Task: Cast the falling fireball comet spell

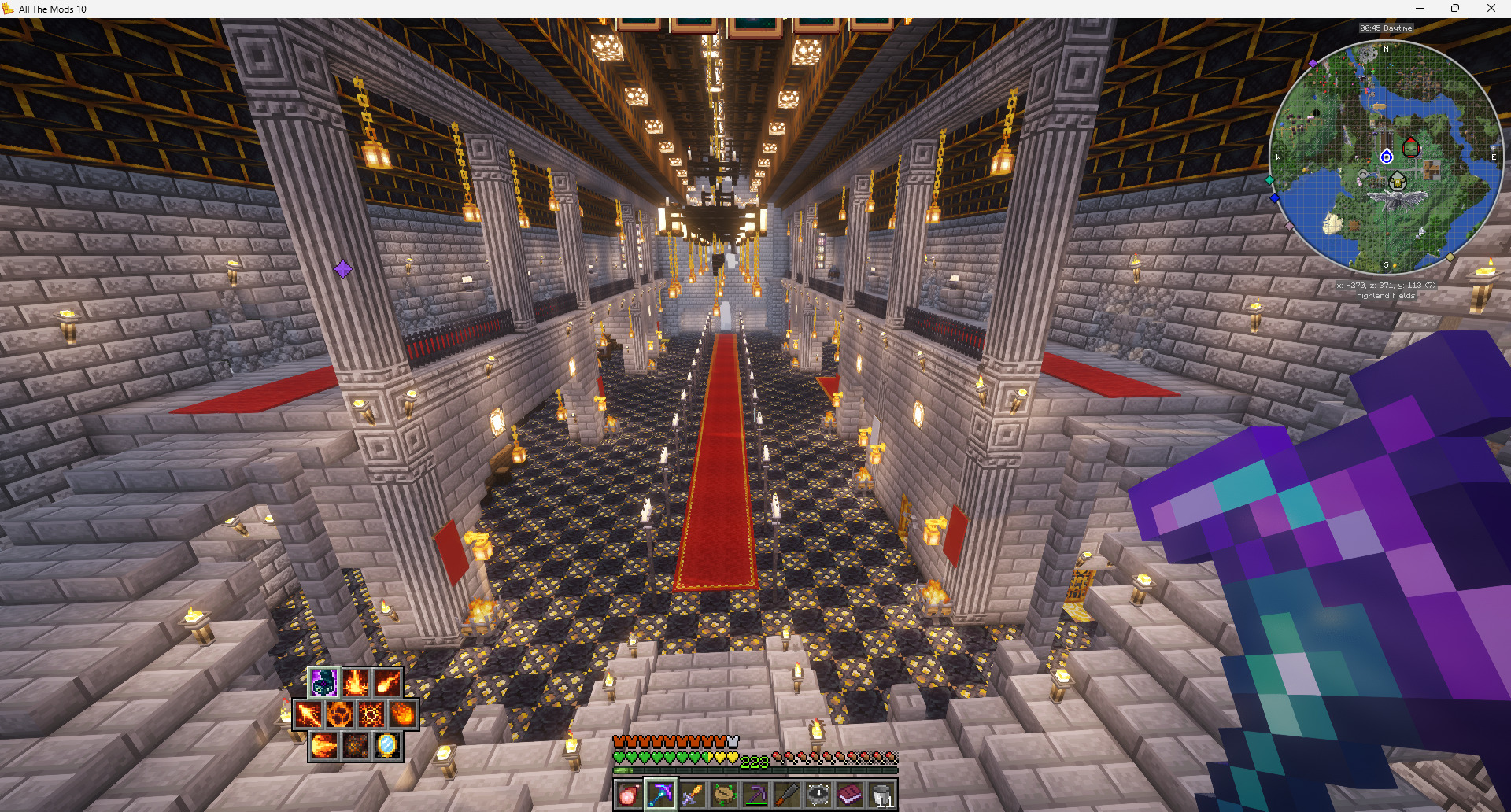Action: [x=386, y=683]
